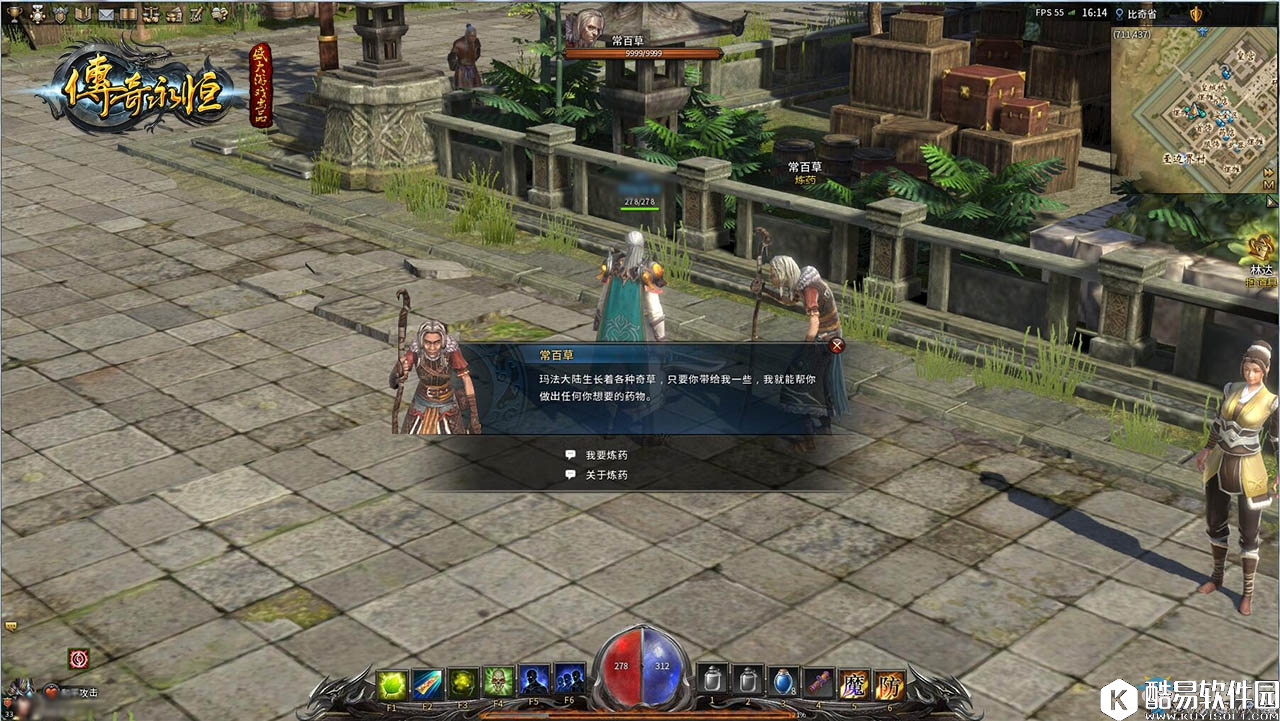Activate the 防 skill icon
The height and width of the screenshot is (721, 1280).
click(x=889, y=683)
